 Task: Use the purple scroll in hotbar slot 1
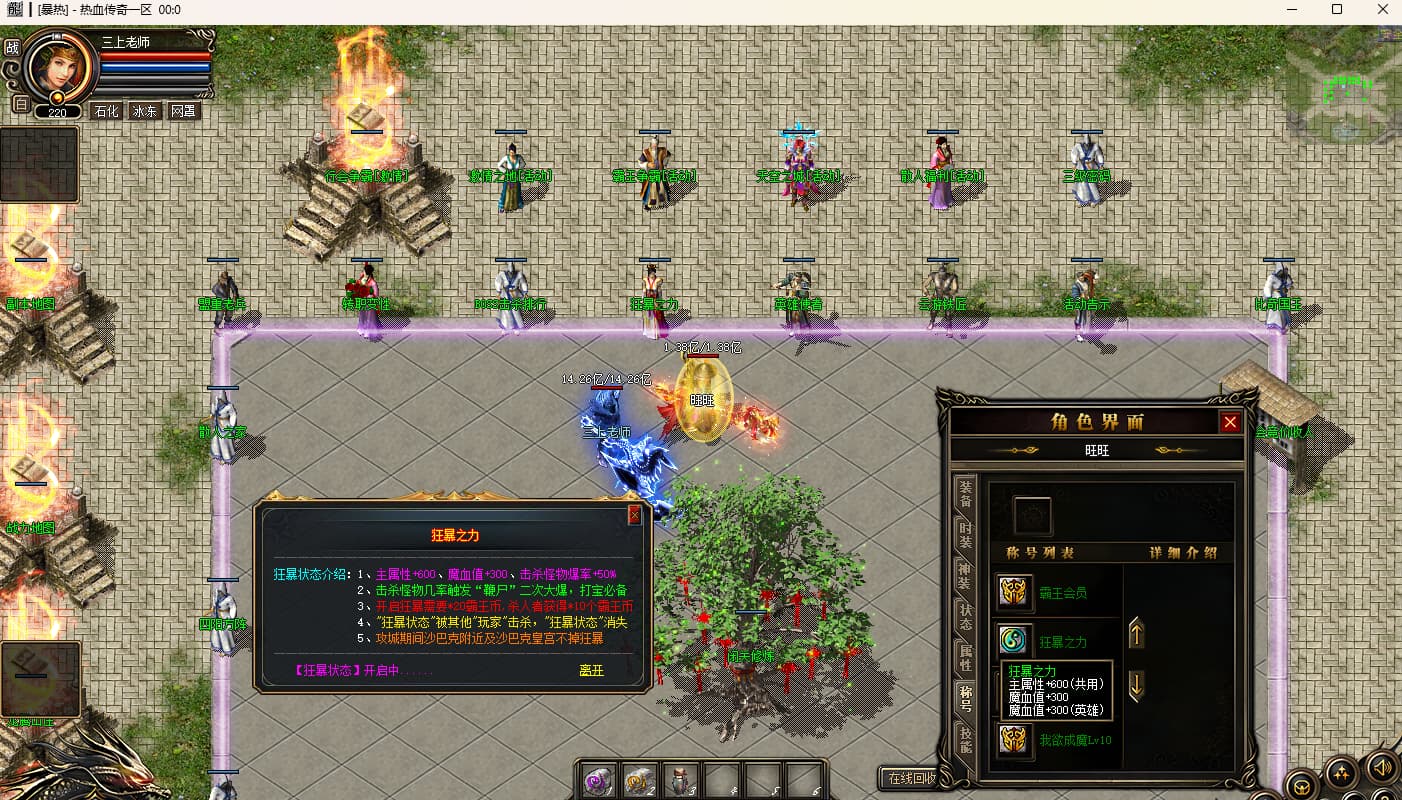click(x=599, y=781)
